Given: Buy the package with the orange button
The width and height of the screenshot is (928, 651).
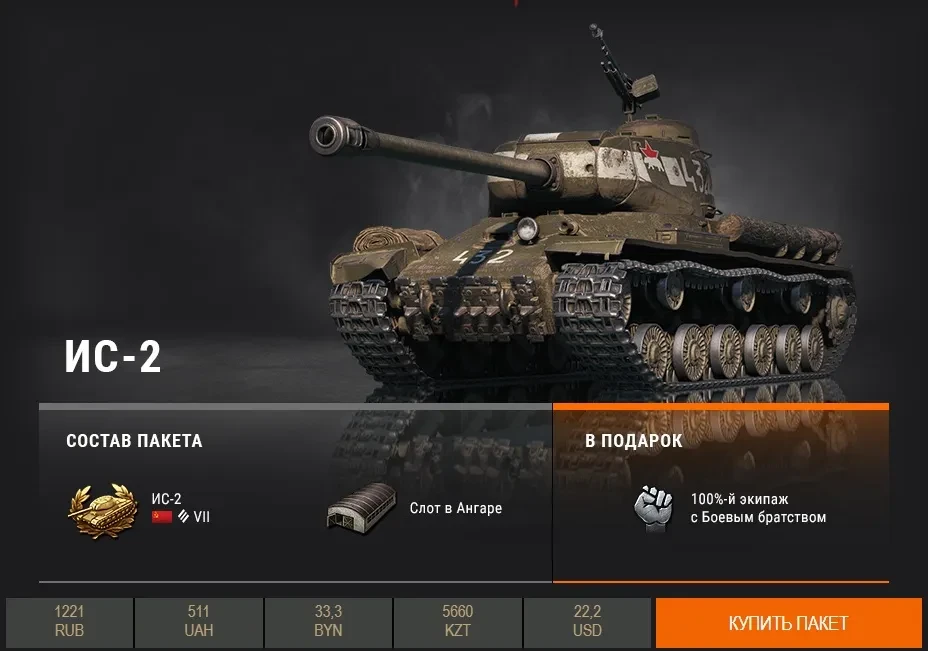Looking at the screenshot, I should 788,623.
